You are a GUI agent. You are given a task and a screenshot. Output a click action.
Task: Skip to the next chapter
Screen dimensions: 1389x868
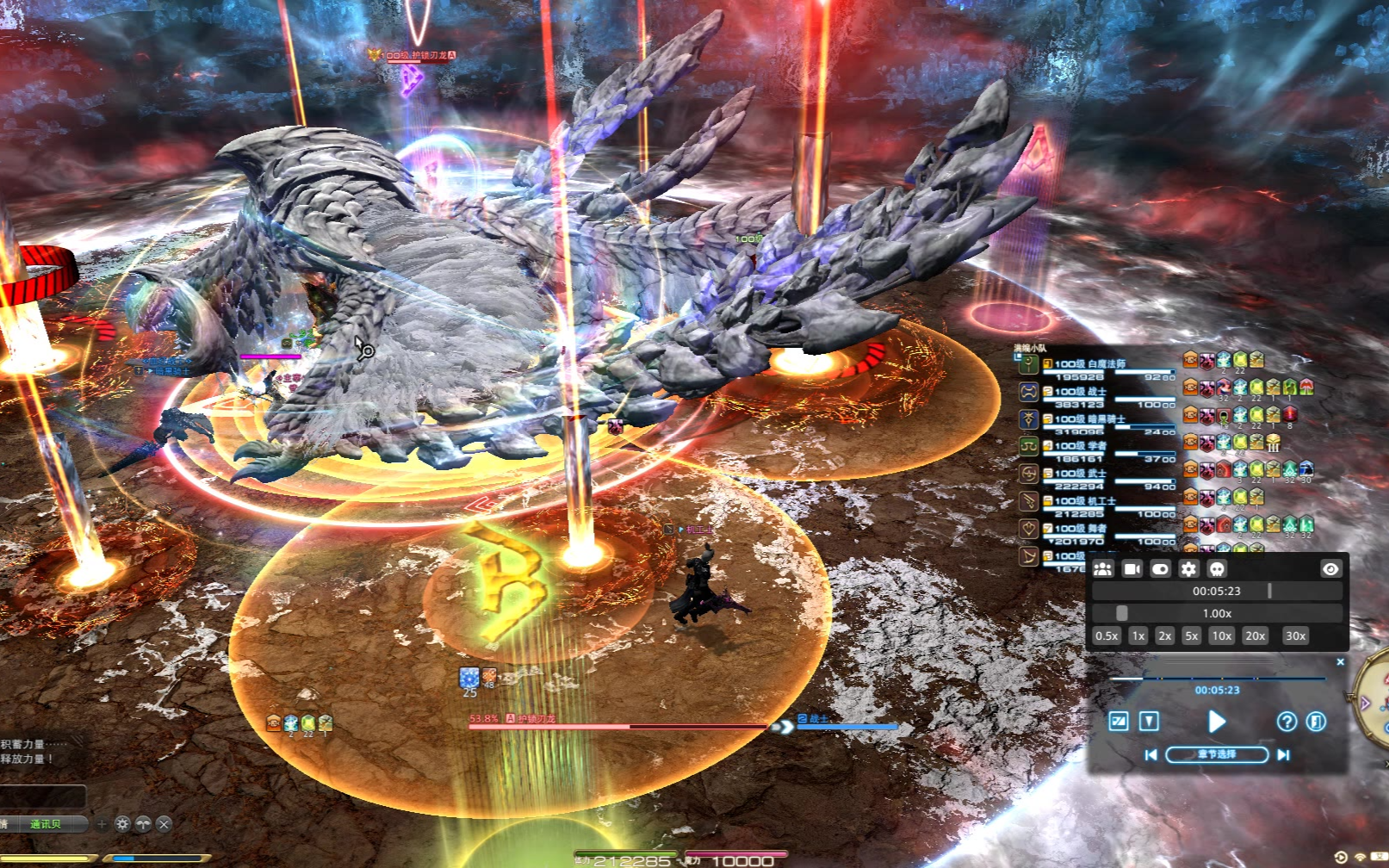(x=1283, y=754)
